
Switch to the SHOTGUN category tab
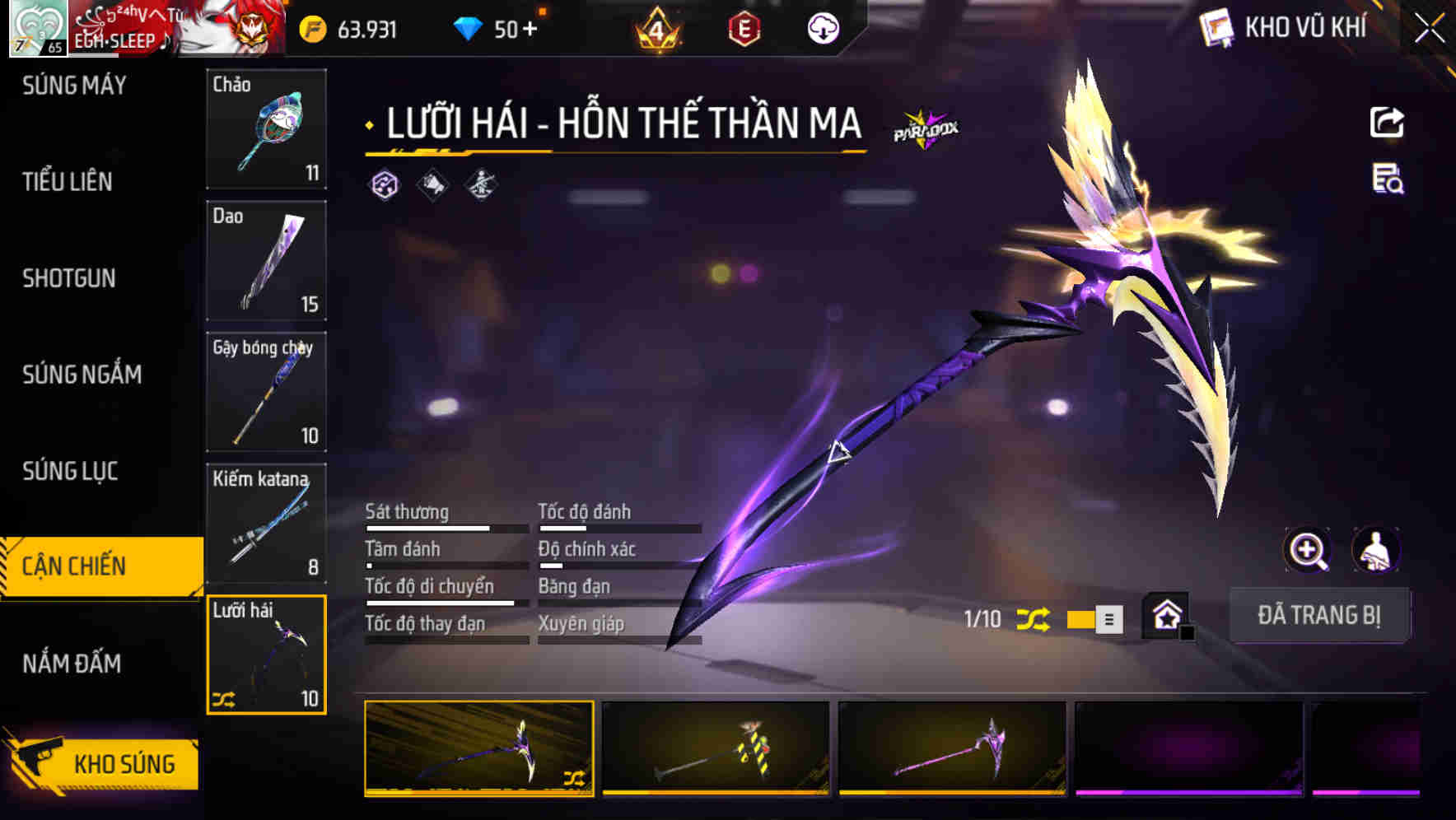(68, 278)
